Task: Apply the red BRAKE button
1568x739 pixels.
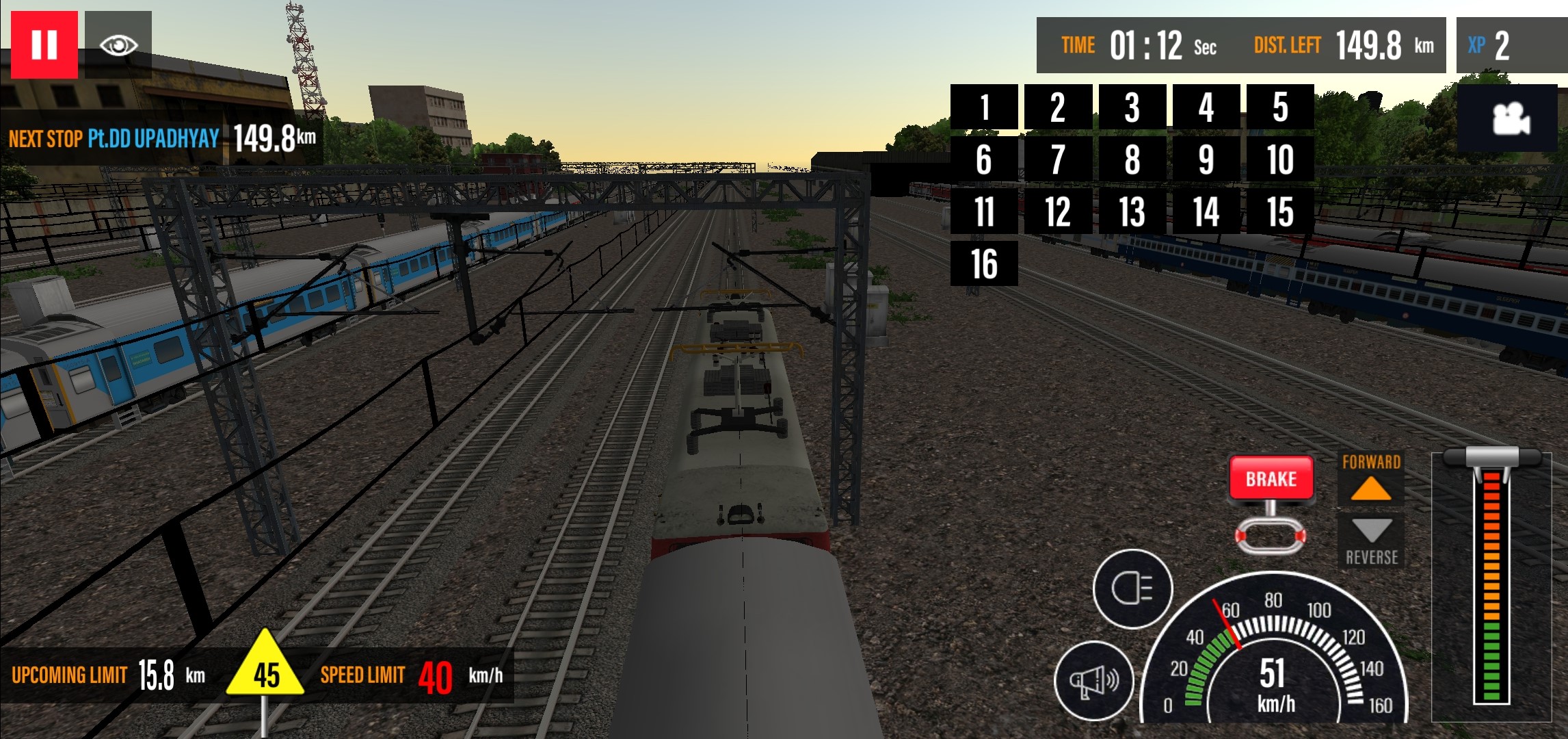Action: click(x=1271, y=478)
